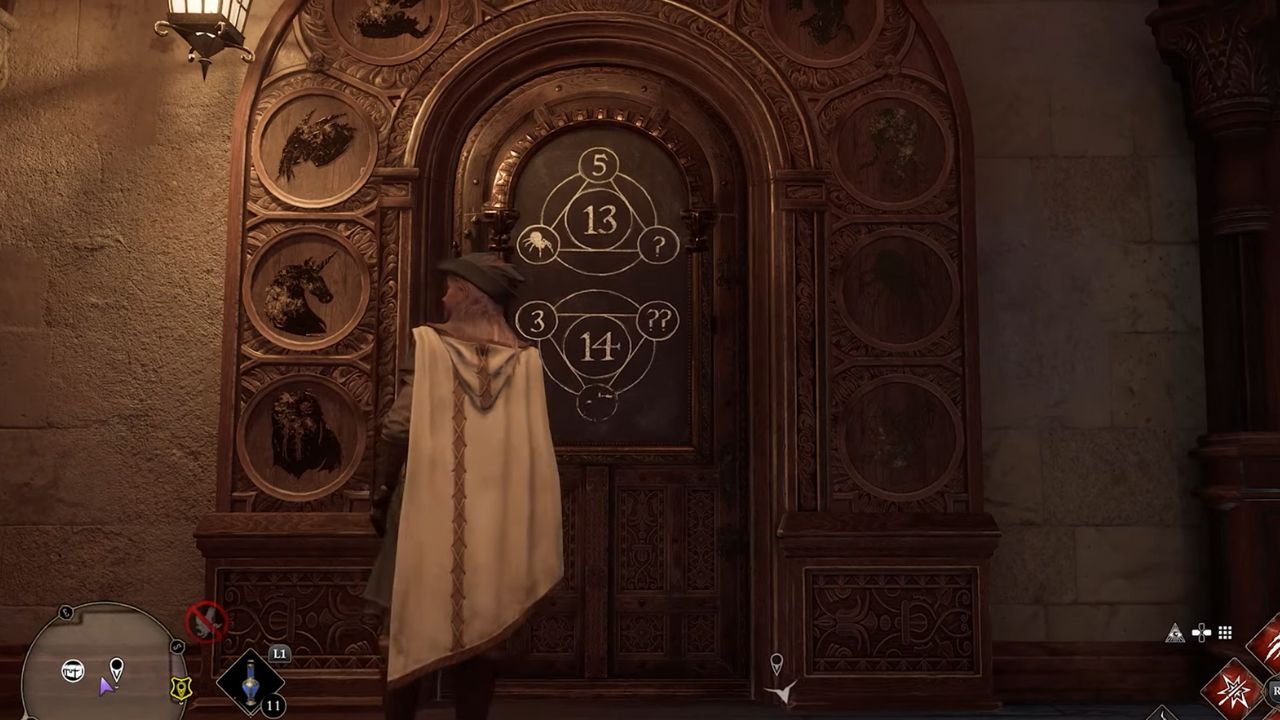Click the D-pad selector icon near the spell diamonds
The height and width of the screenshot is (720, 1280).
1201,632
